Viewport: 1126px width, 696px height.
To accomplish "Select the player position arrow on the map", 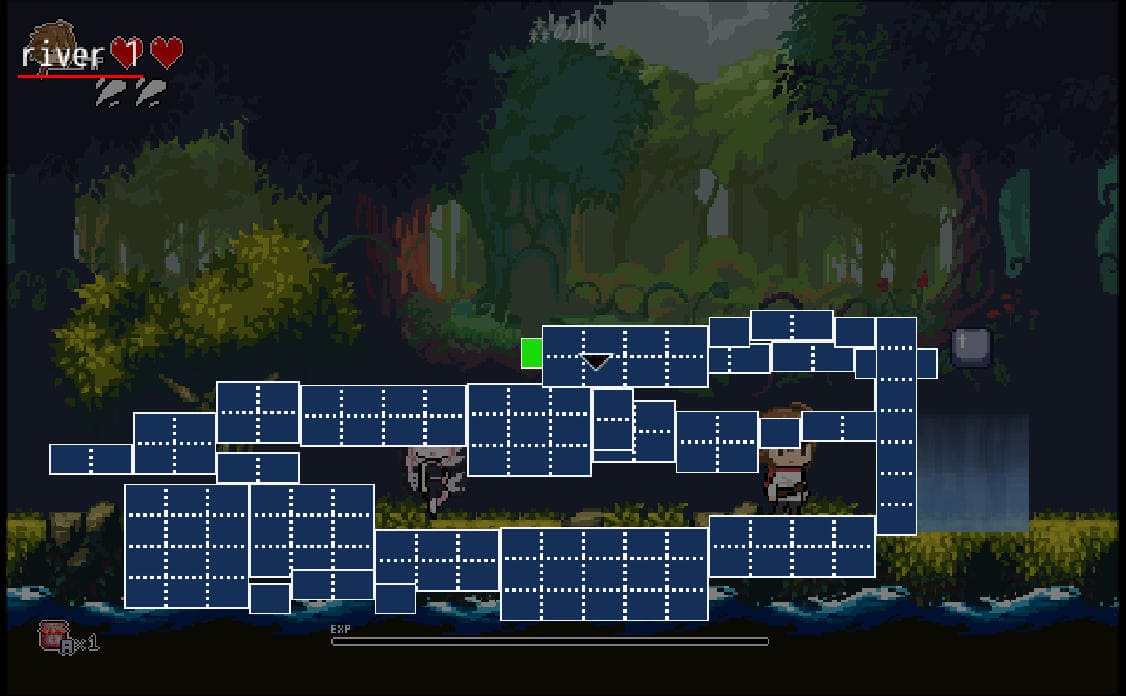I will (x=597, y=361).
